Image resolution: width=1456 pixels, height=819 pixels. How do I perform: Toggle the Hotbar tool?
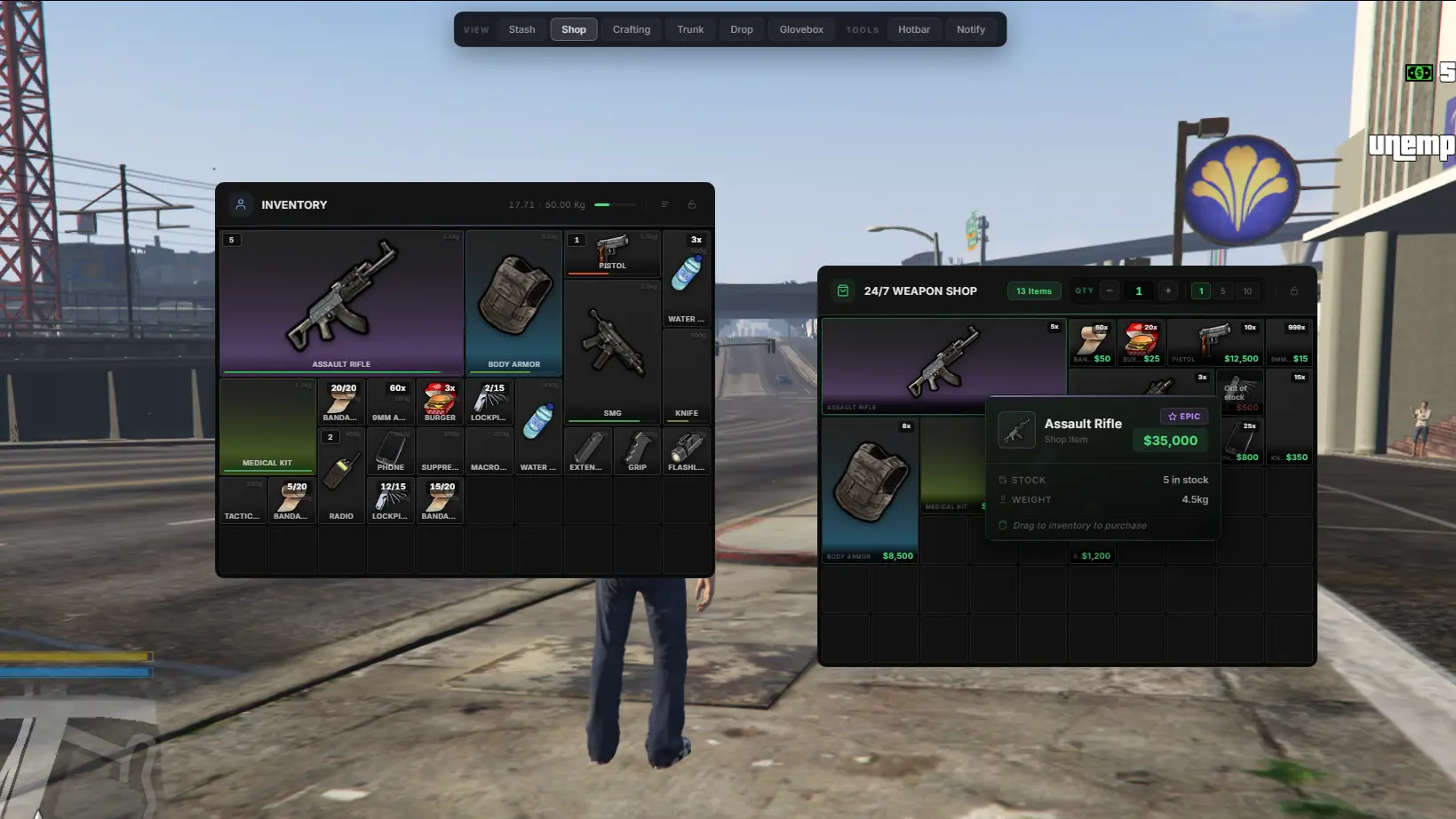913,29
